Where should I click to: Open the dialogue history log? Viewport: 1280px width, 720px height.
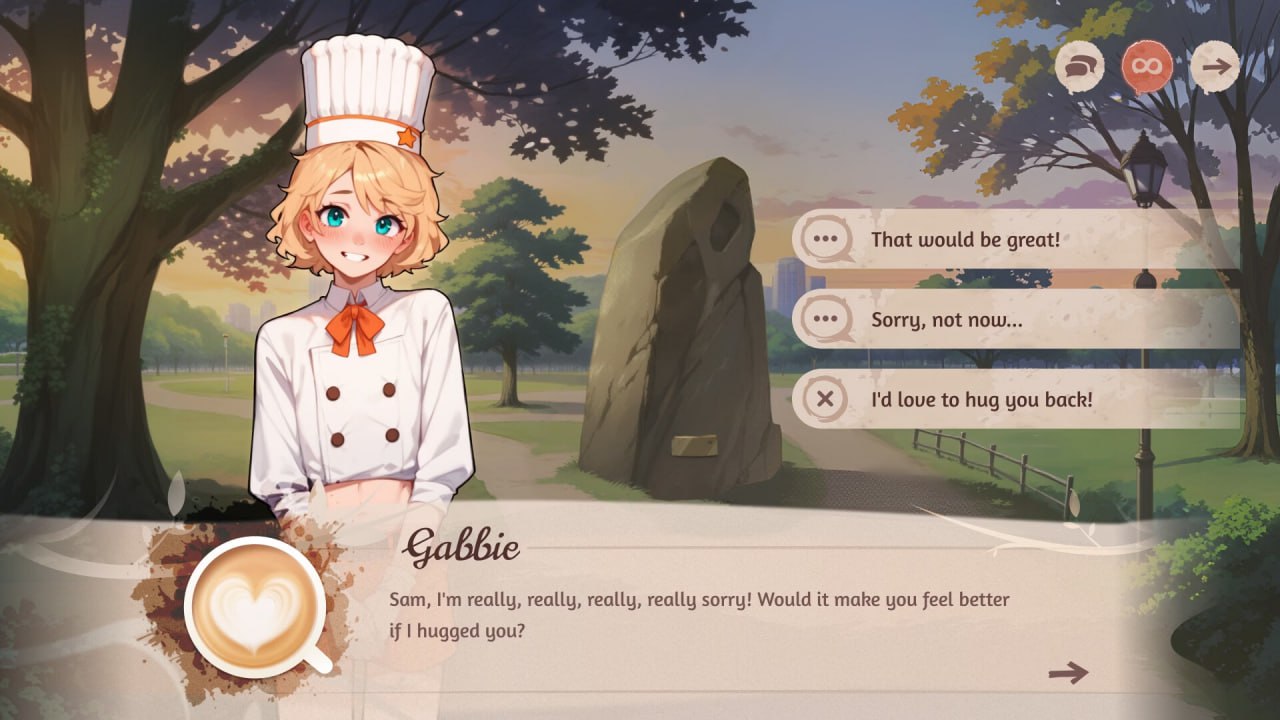[1078, 67]
